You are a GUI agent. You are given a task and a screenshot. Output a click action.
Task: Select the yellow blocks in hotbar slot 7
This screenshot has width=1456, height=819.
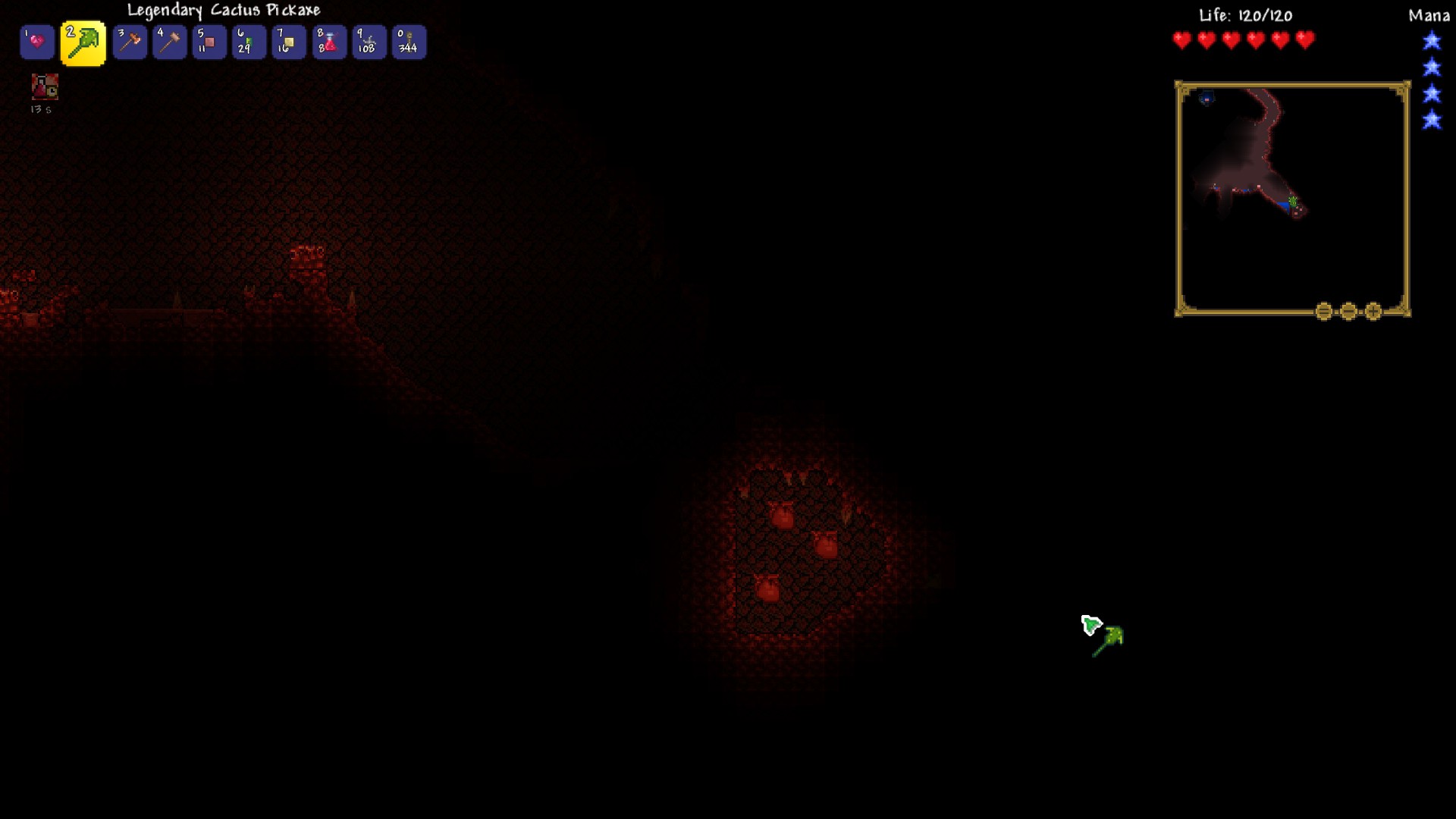point(289,42)
